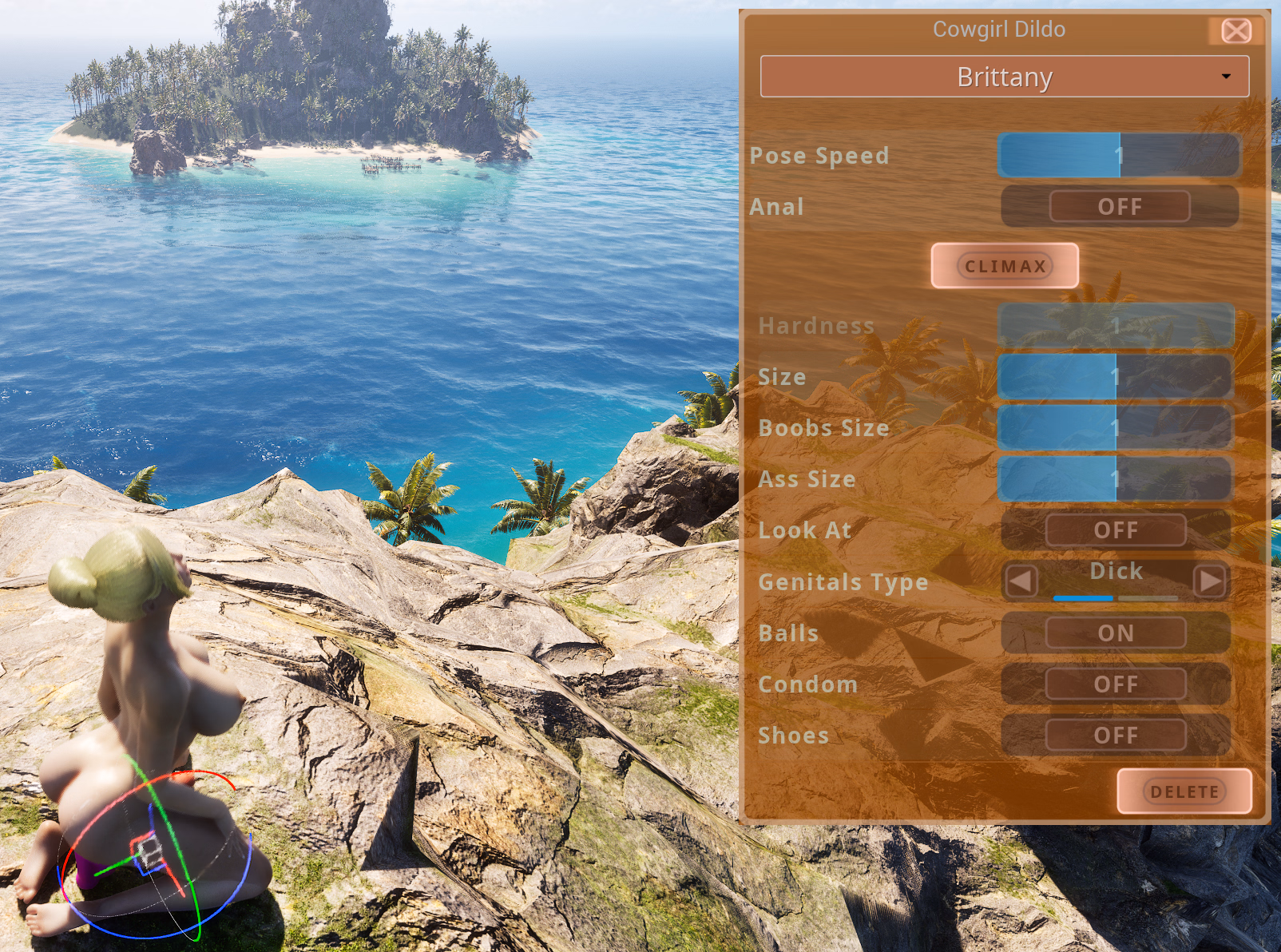This screenshot has height=952, width=1281.
Task: Turn on the Look At toggle
Action: [x=1115, y=530]
